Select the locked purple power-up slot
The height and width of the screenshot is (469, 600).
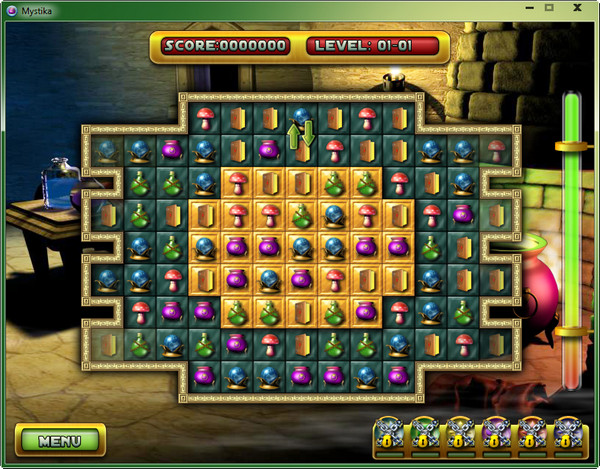(x=495, y=433)
